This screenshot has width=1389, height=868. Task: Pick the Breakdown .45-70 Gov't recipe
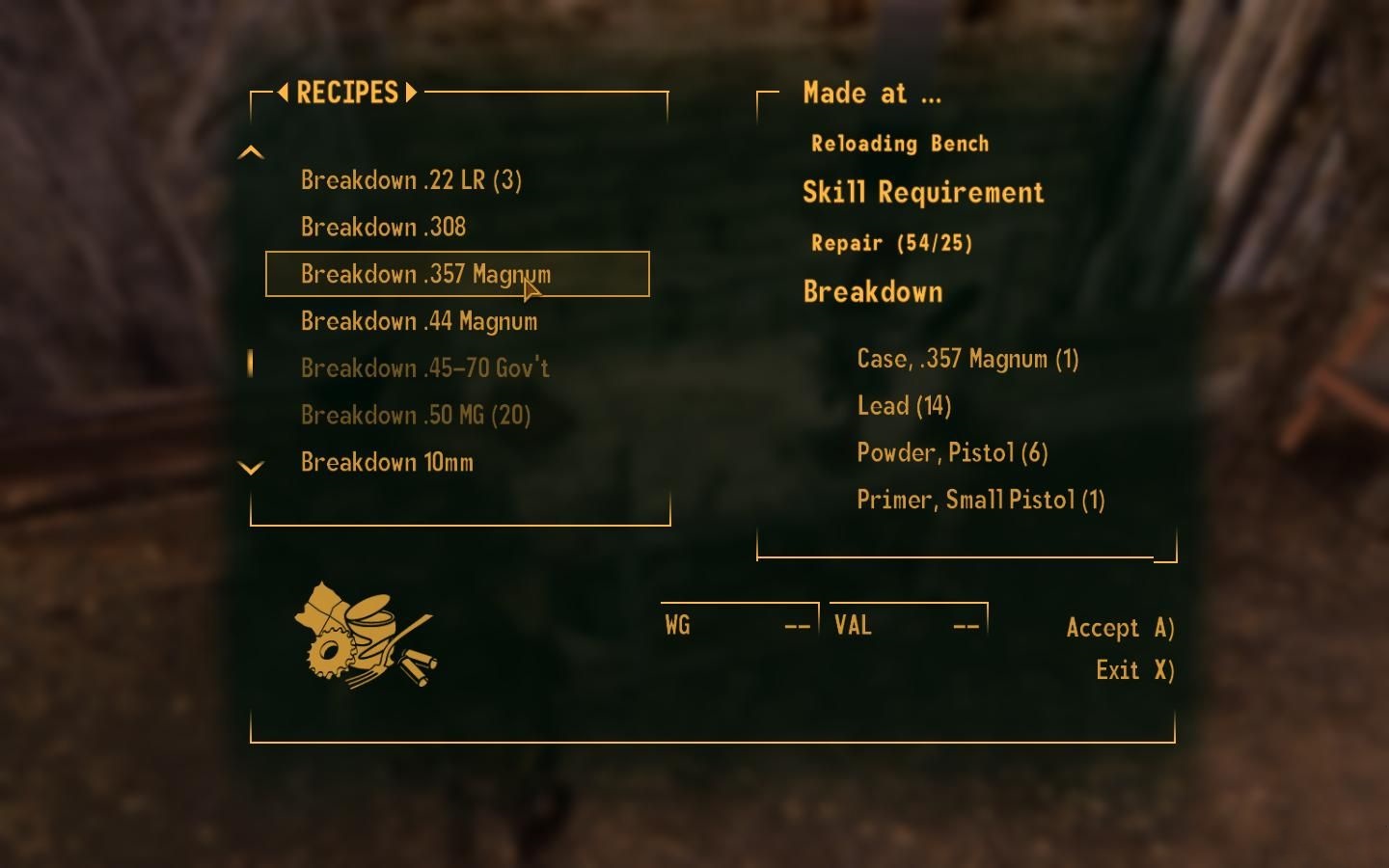[424, 368]
